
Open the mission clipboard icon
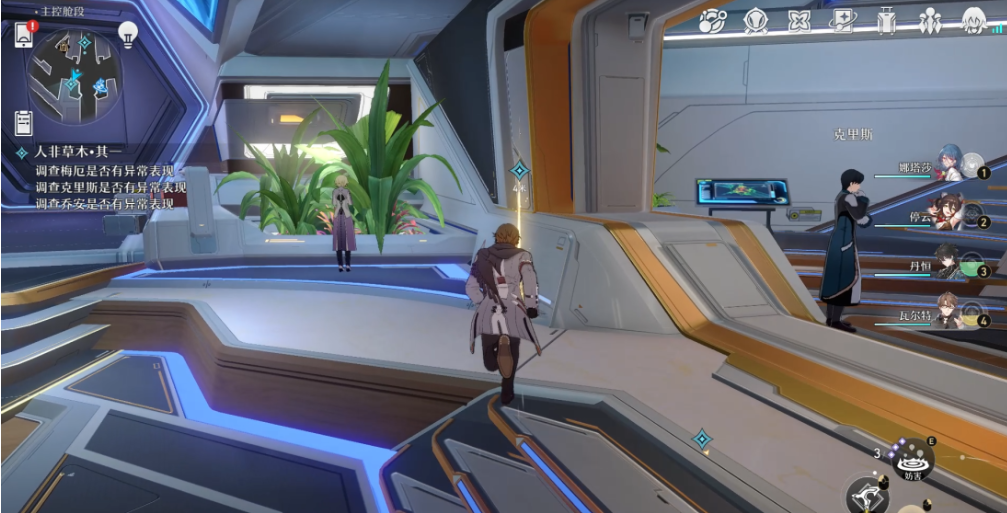coord(23,122)
